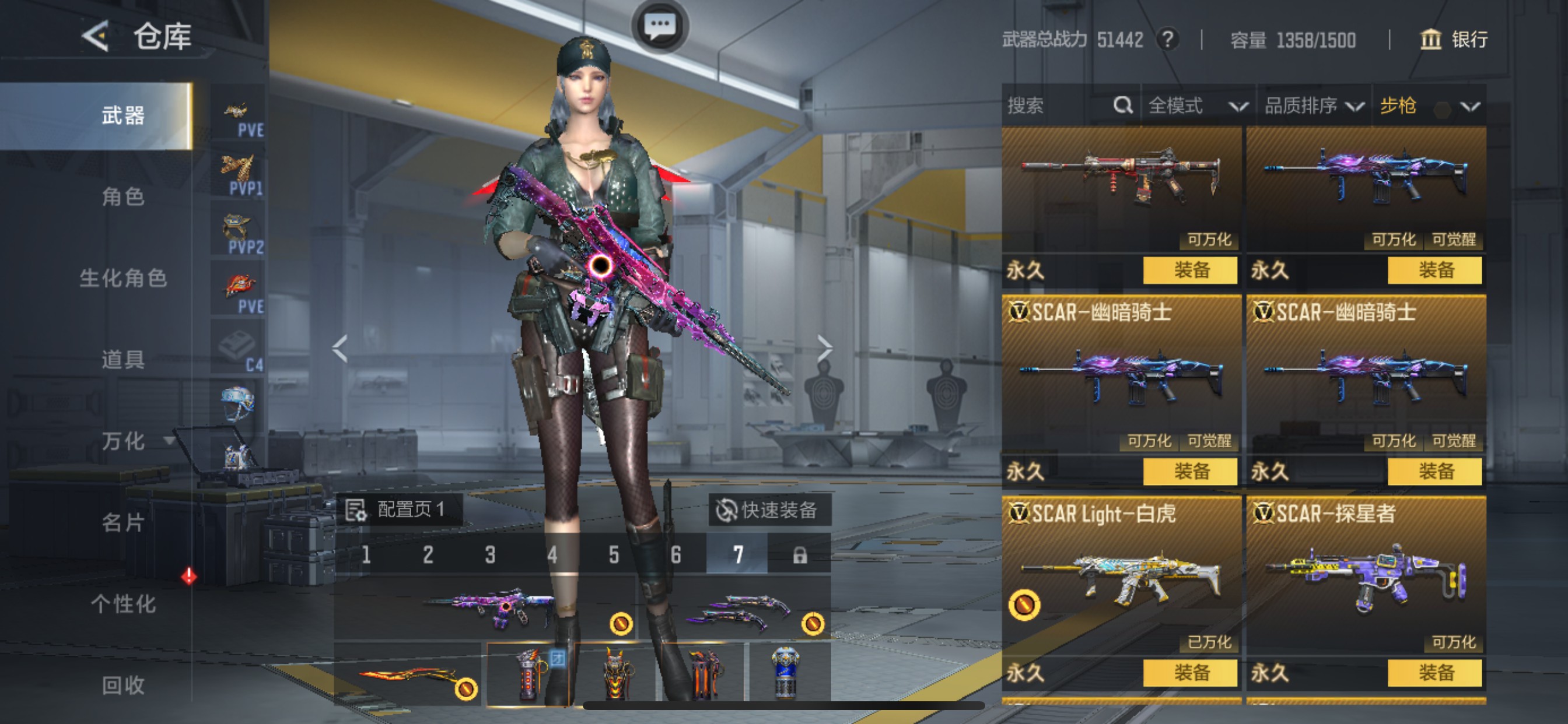Screen dimensions: 1568x724
Task: Go back using the arrow beside 仓库
Action: [96, 37]
